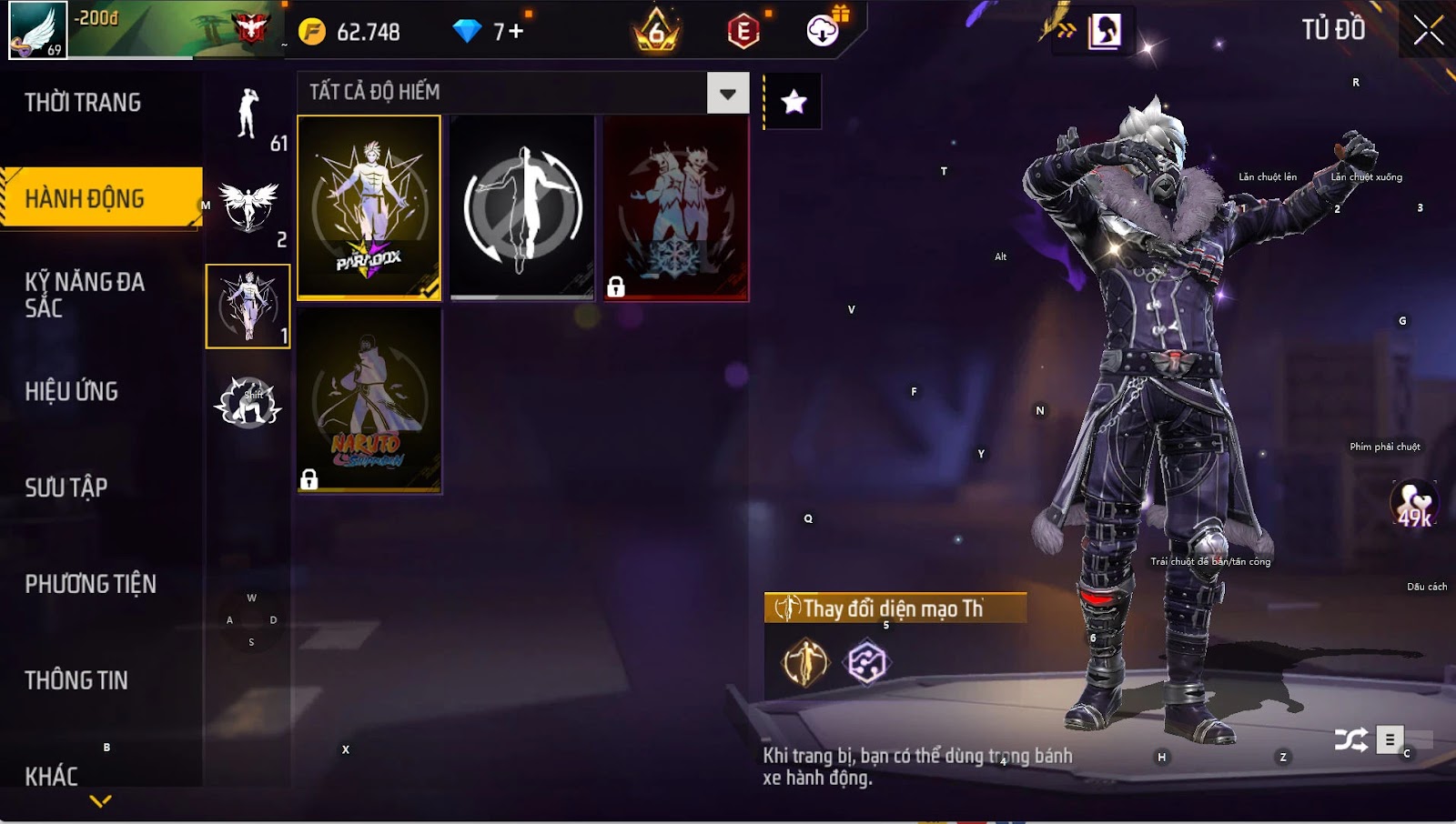
Task: Choose the white silhouette default emote card
Action: [x=522, y=206]
